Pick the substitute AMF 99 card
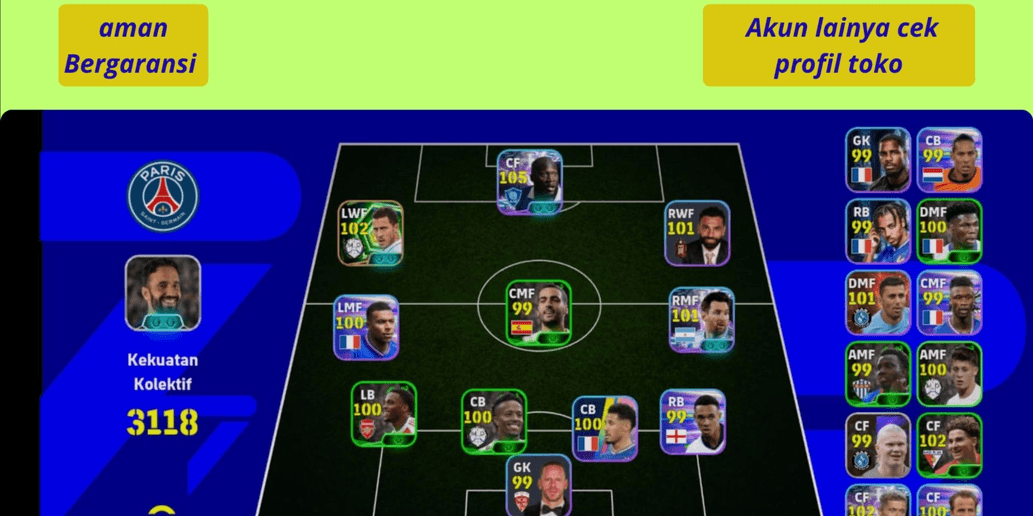The height and width of the screenshot is (516, 1033). tap(877, 375)
